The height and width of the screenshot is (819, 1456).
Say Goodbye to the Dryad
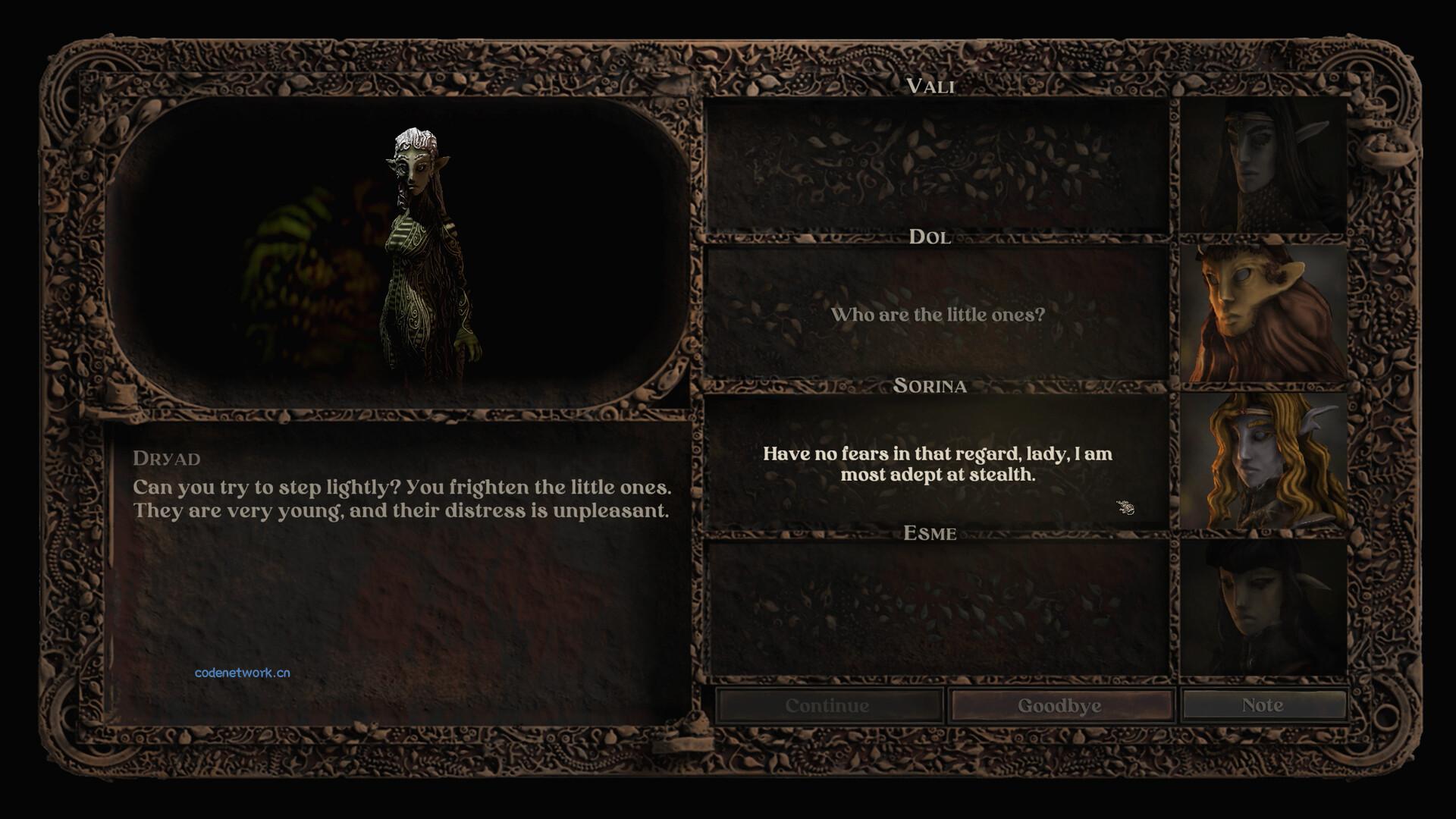point(1059,706)
